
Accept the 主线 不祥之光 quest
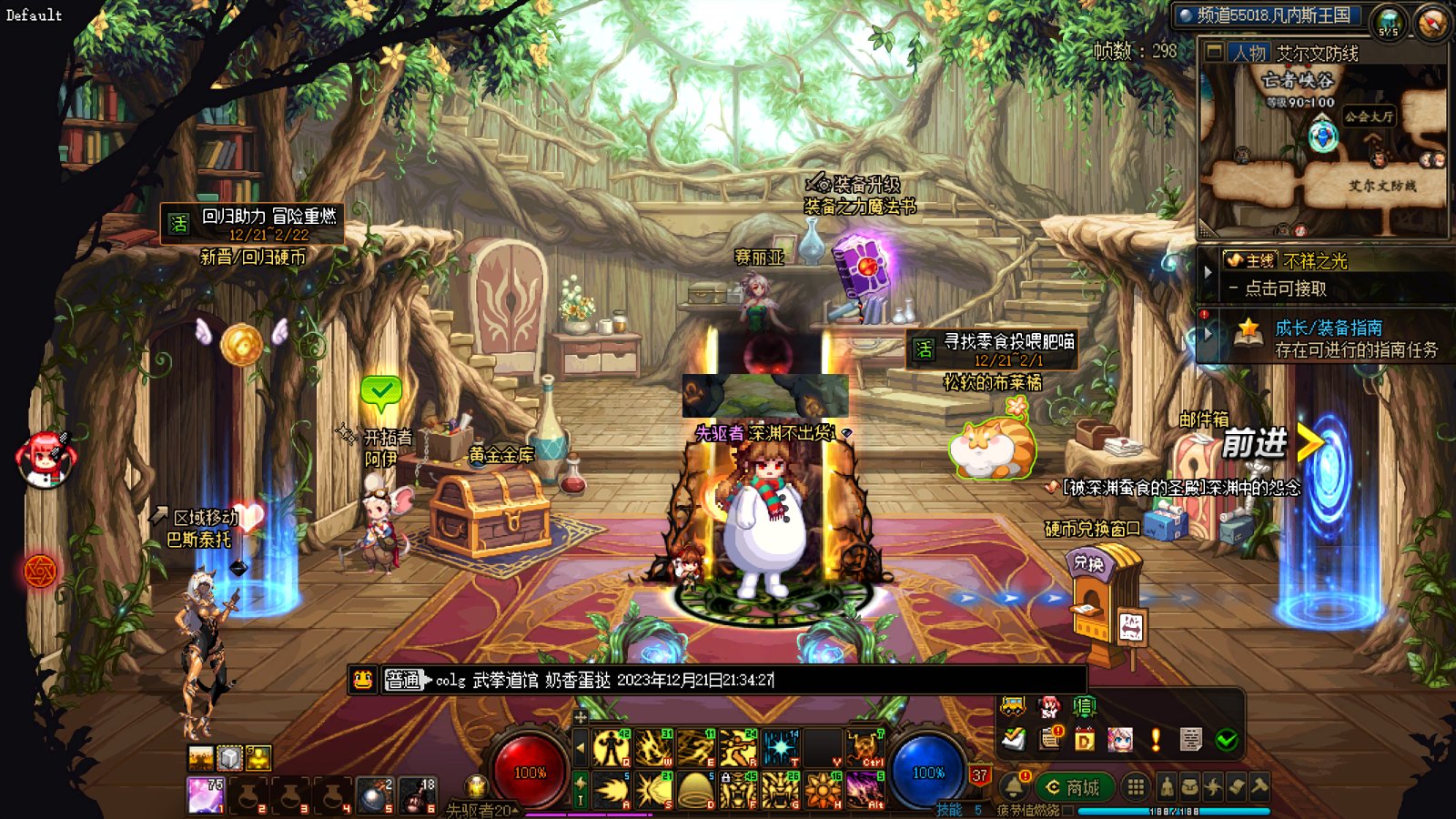[1285, 288]
